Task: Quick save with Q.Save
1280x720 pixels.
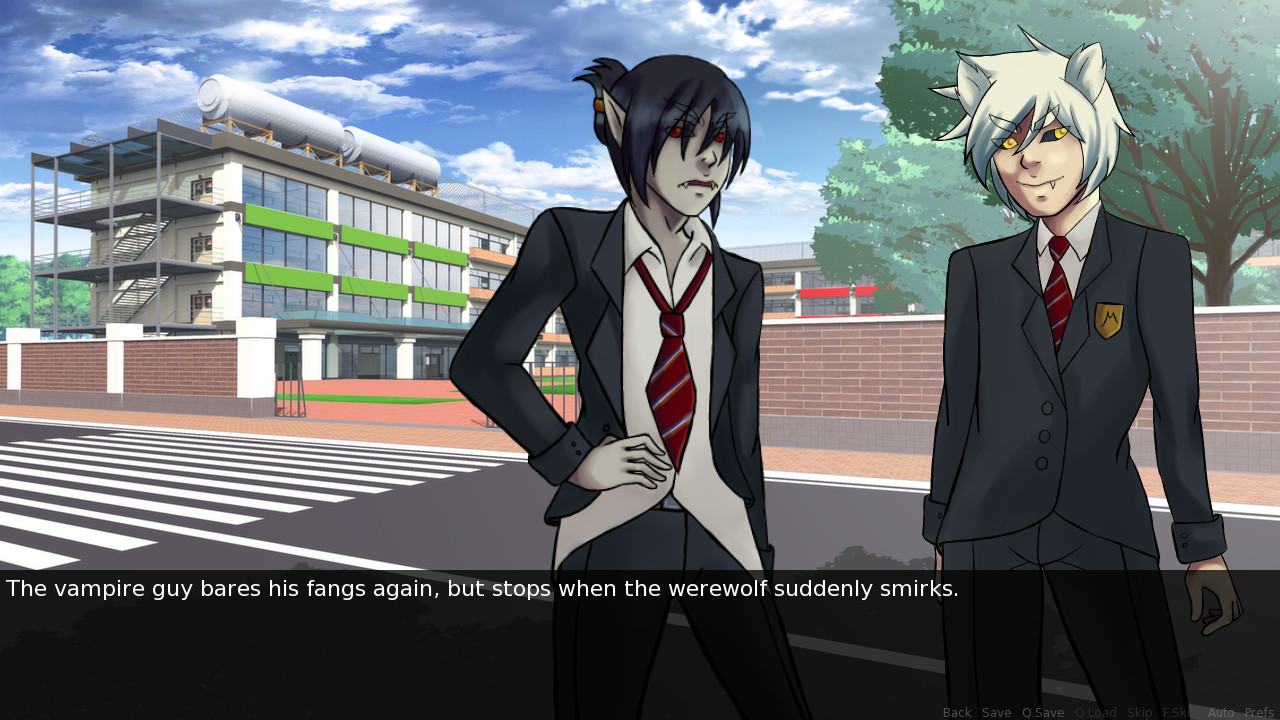Action: pyautogui.click(x=1043, y=712)
